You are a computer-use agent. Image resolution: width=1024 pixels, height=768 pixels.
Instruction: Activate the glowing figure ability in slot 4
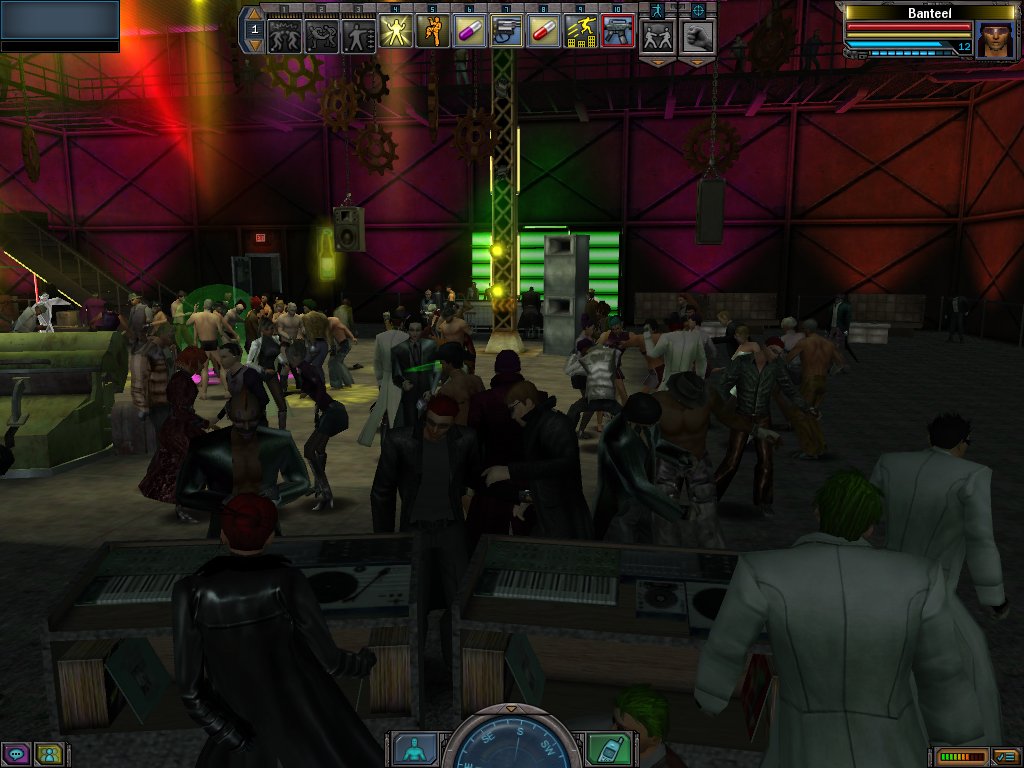(395, 32)
